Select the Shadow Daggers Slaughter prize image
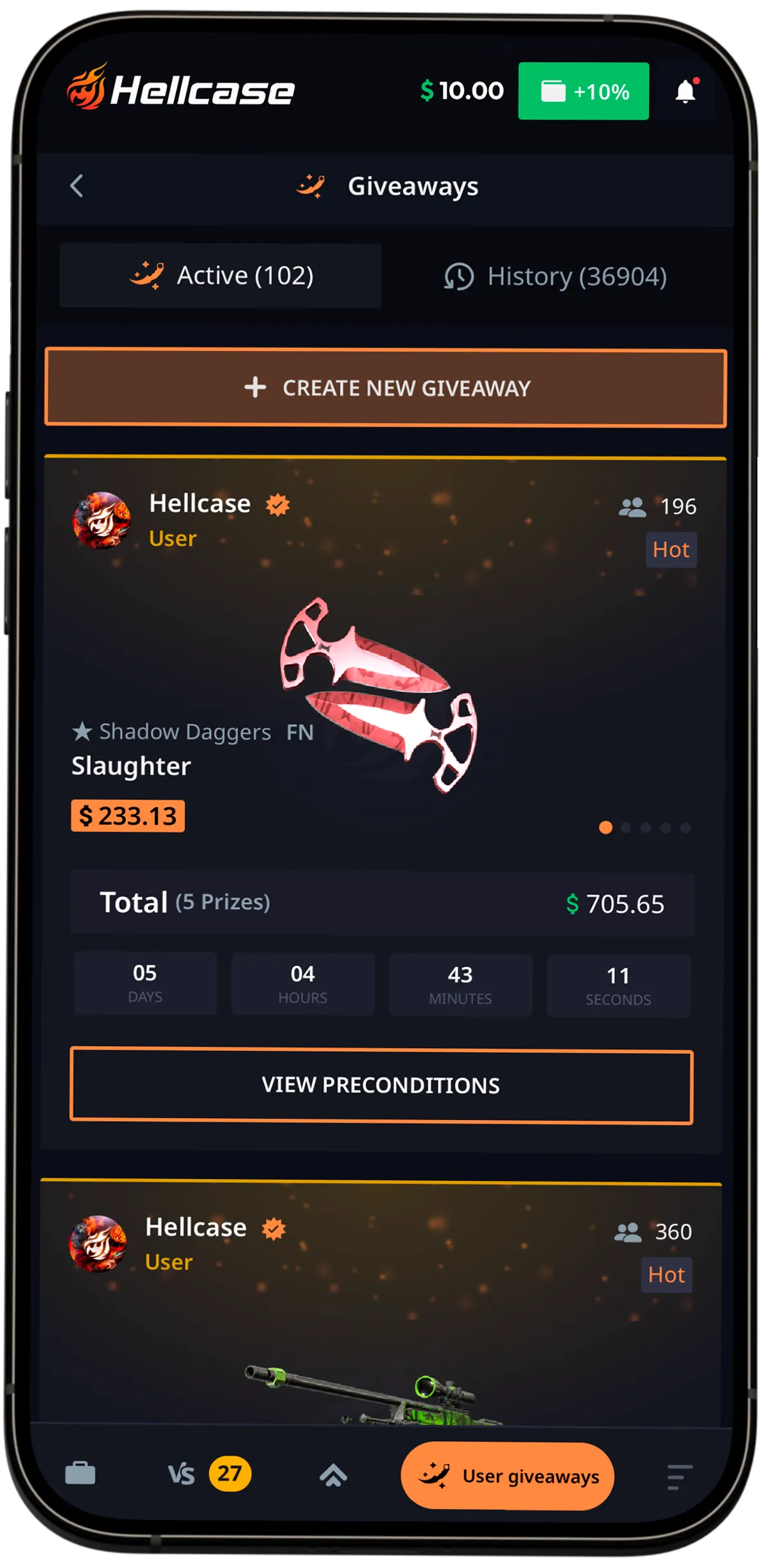The image size is (769, 1568). pos(379,694)
